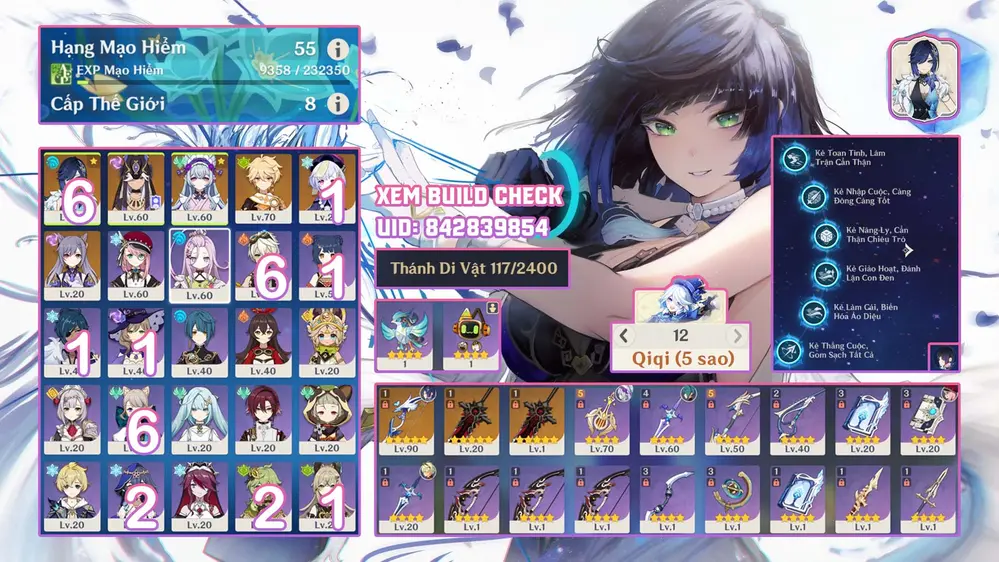Click the right arrow beside the number 12
The image size is (999, 562).
738,336
